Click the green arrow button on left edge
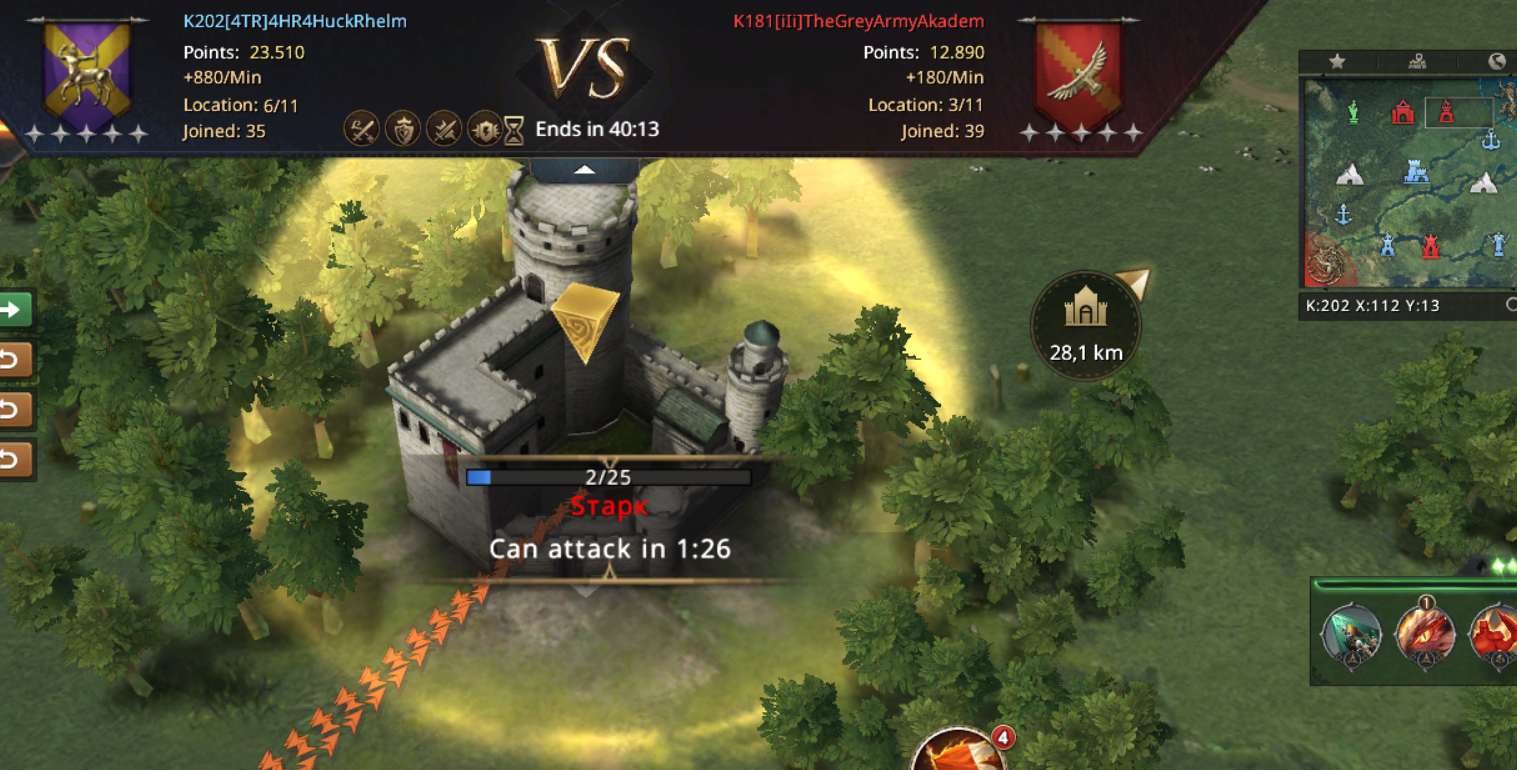The width and height of the screenshot is (1517, 770). click(14, 310)
